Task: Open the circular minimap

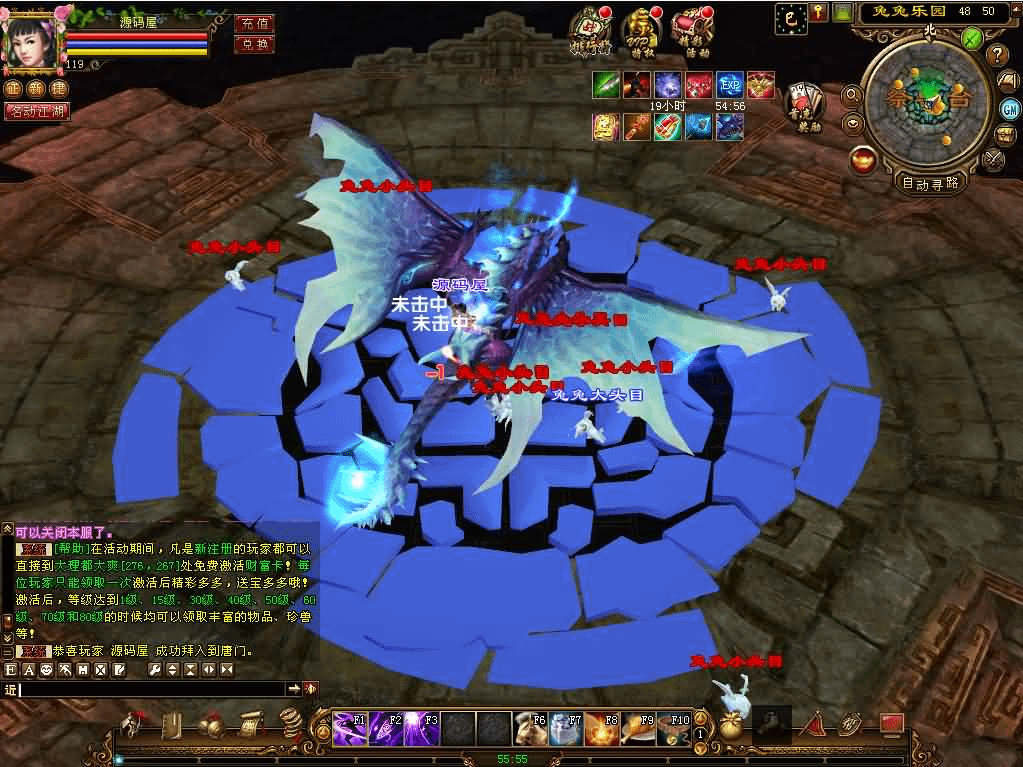Action: coord(926,98)
